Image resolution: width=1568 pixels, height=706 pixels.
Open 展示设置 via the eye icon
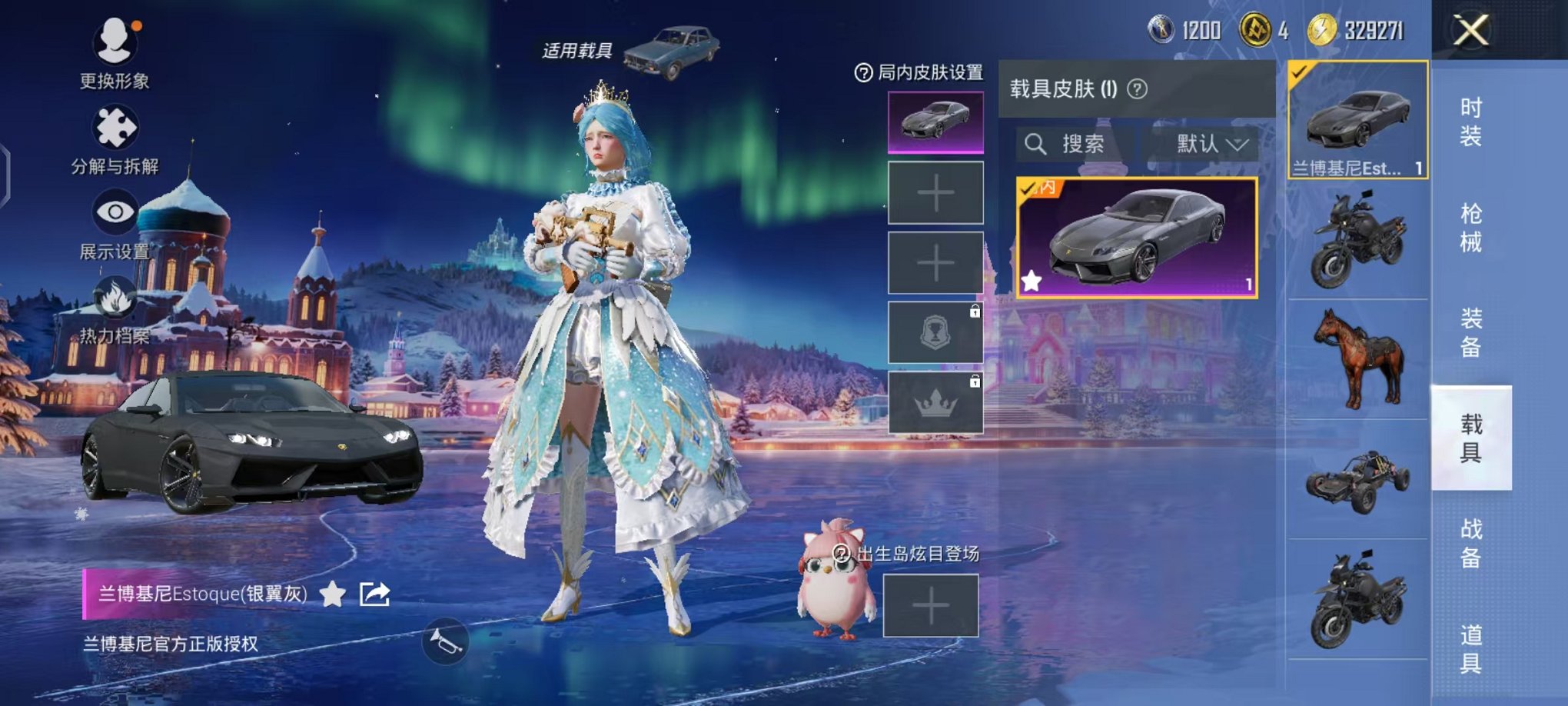click(114, 209)
